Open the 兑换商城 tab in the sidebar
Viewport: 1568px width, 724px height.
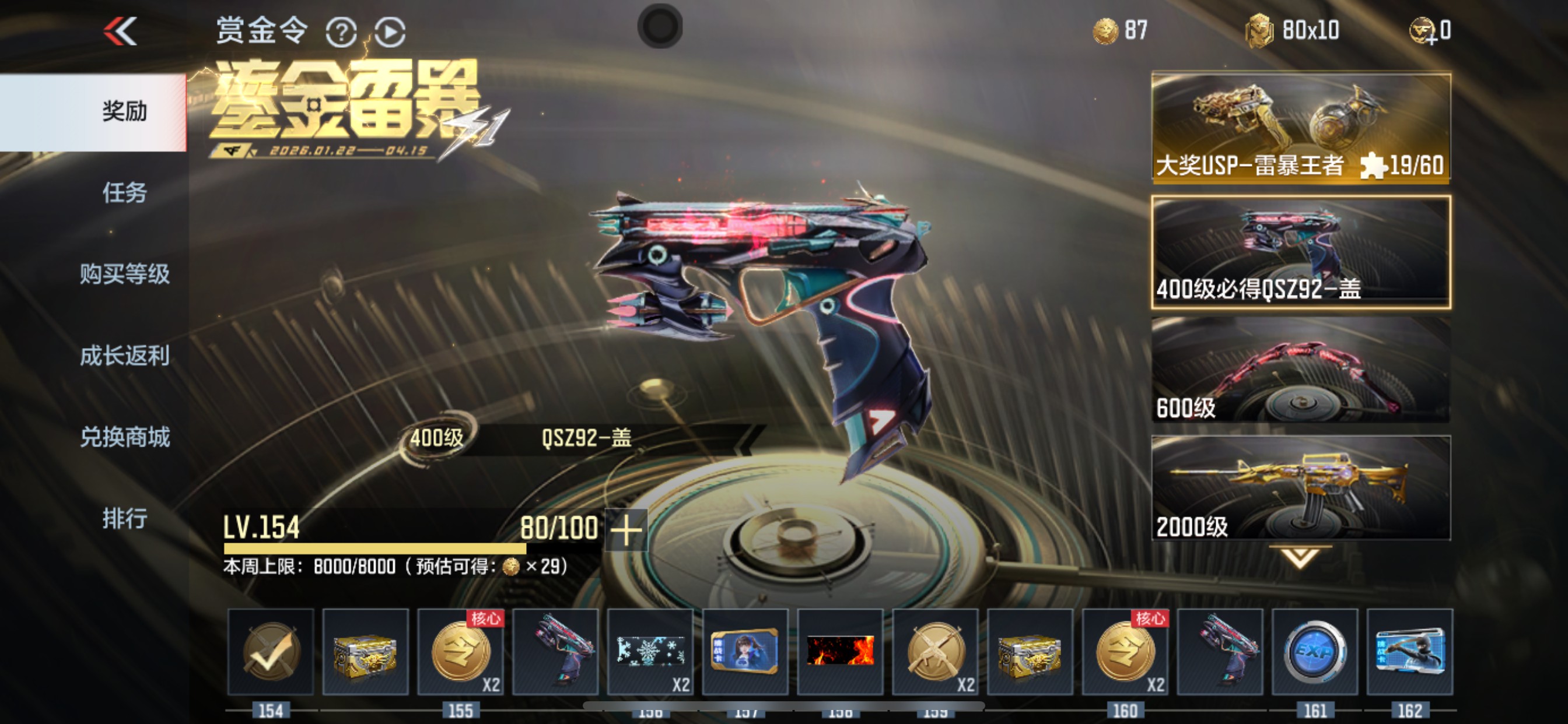point(125,436)
